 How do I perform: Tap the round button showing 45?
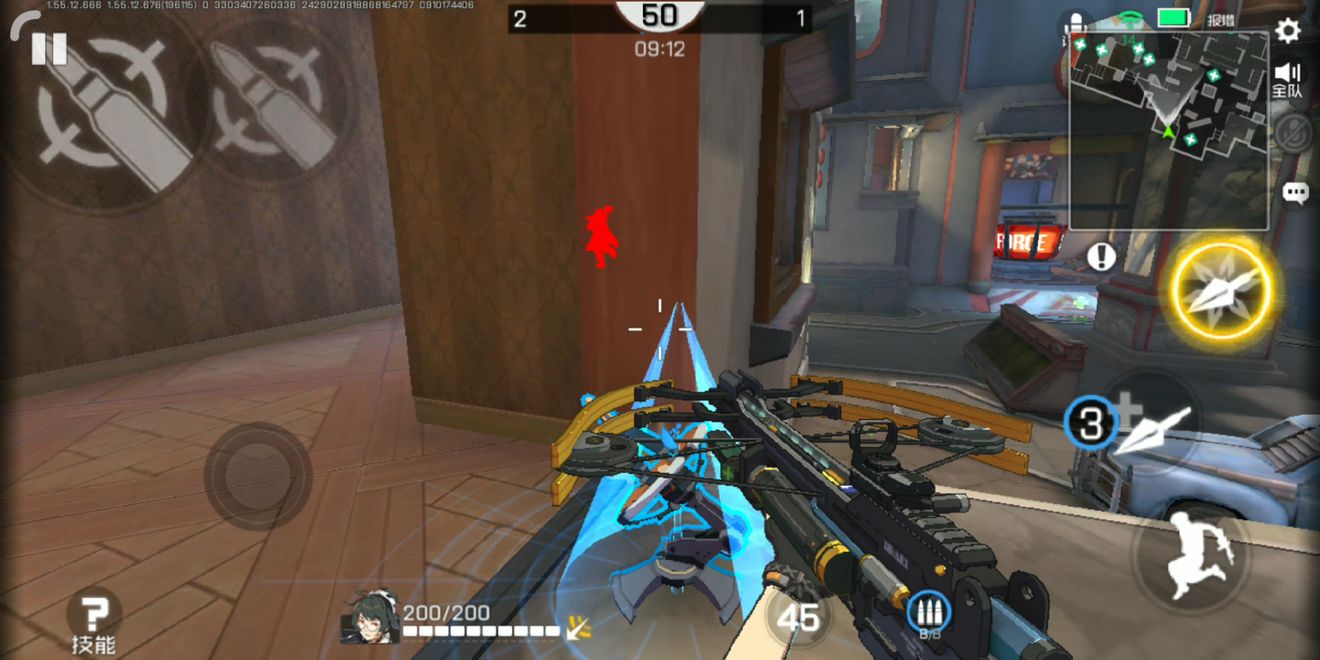click(x=798, y=619)
